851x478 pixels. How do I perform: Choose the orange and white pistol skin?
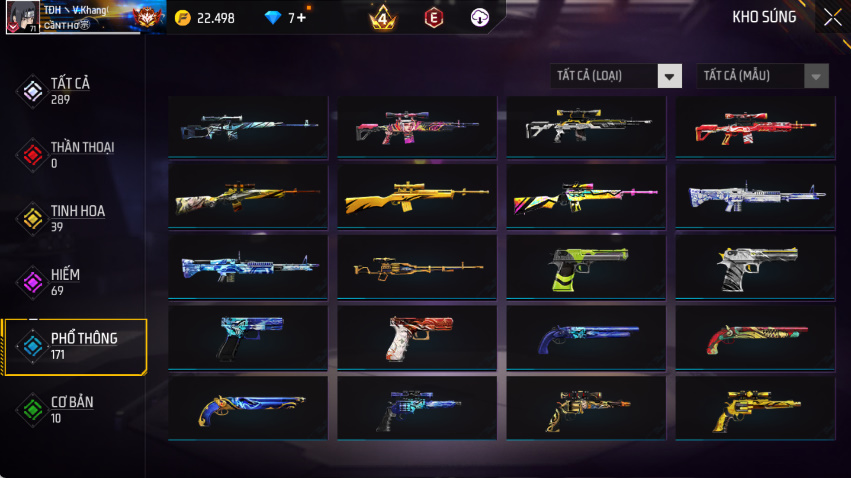pos(417,336)
